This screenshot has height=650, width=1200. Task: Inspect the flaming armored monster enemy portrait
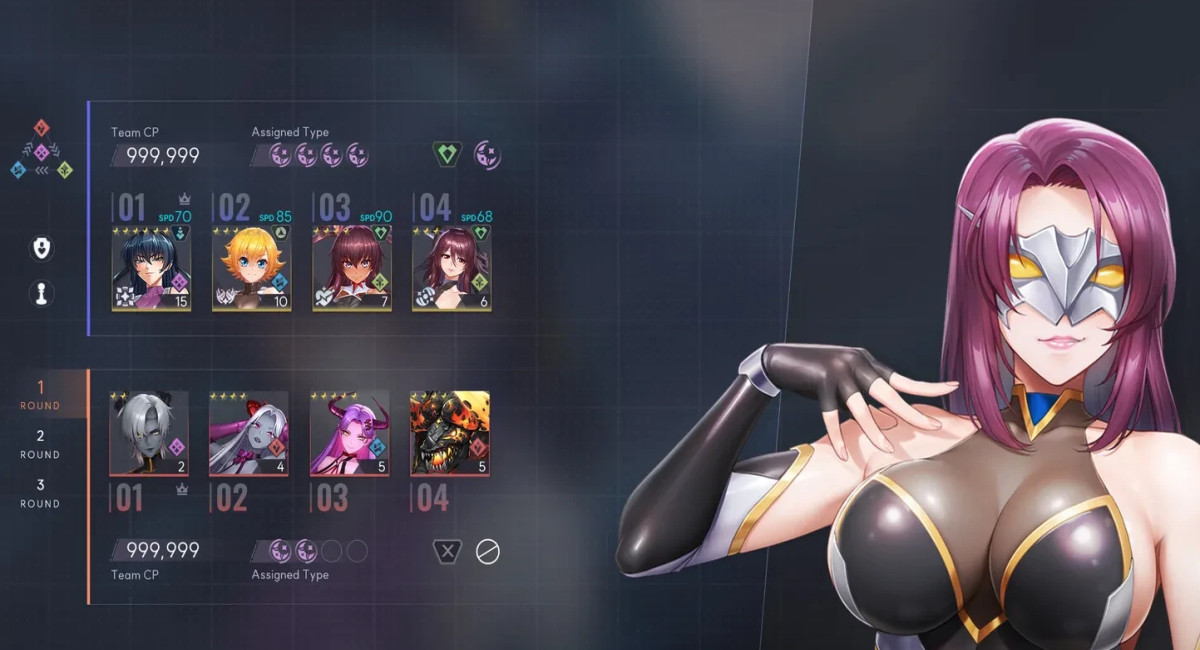click(x=450, y=433)
